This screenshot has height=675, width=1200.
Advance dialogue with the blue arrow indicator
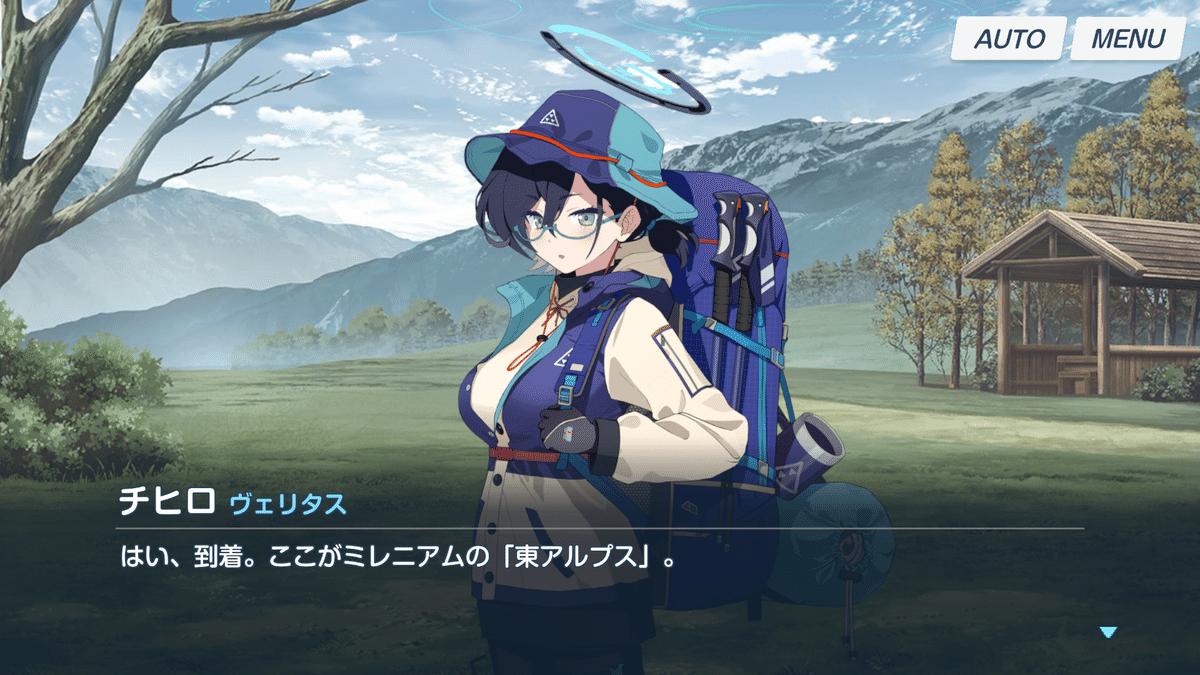(1107, 632)
